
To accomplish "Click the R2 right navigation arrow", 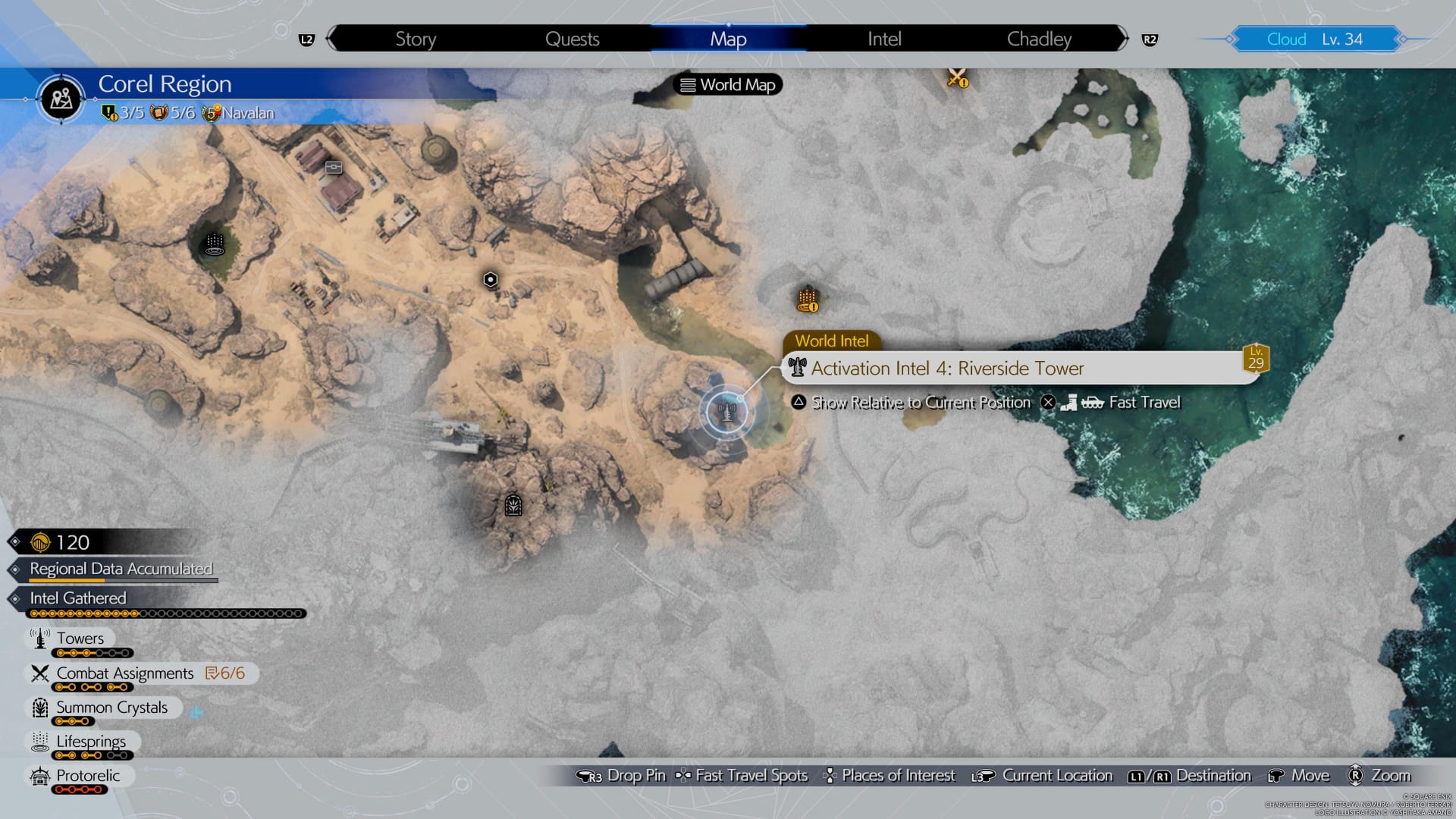I will (1150, 39).
